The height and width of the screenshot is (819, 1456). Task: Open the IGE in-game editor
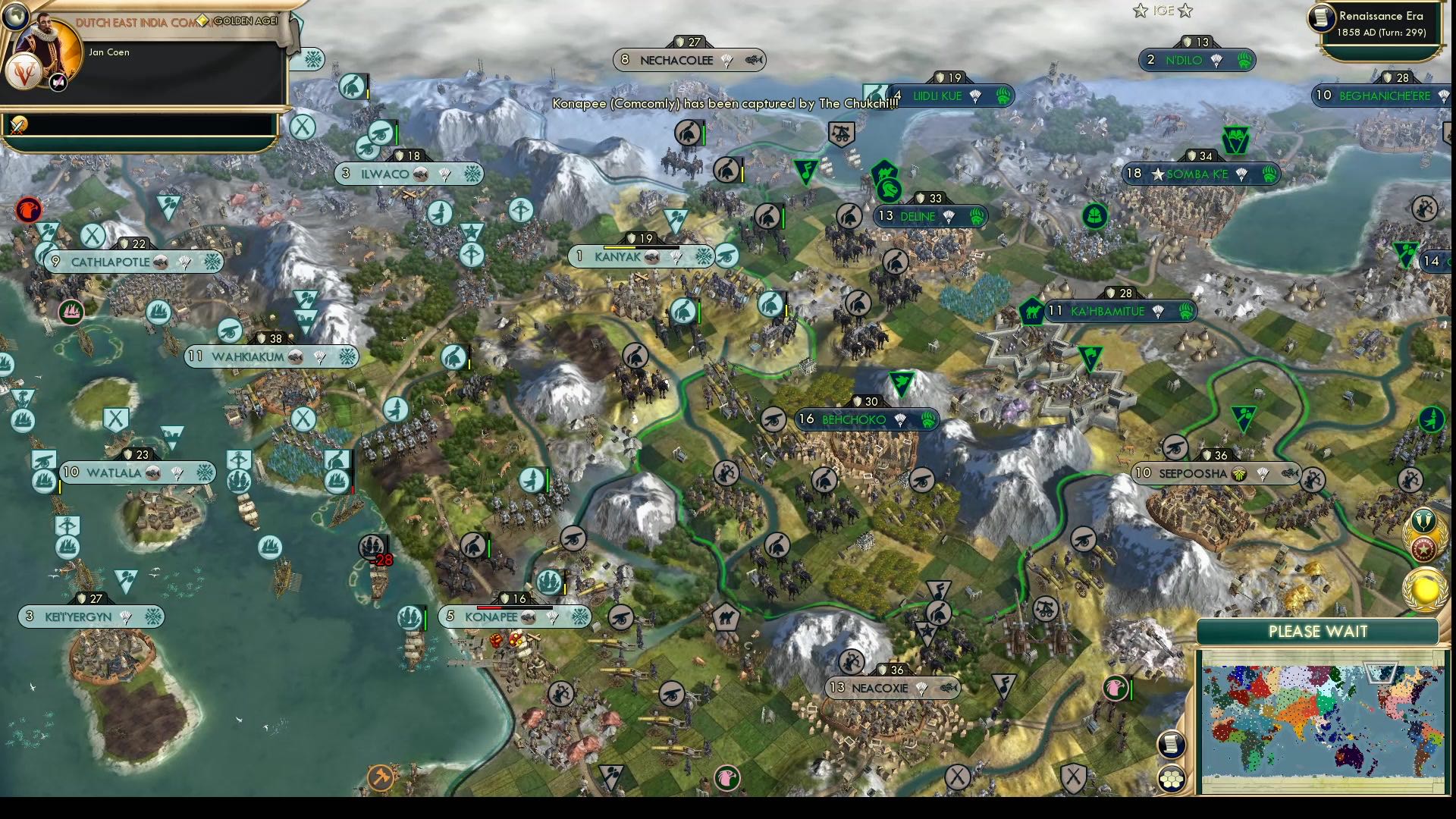pyautogui.click(x=1163, y=10)
